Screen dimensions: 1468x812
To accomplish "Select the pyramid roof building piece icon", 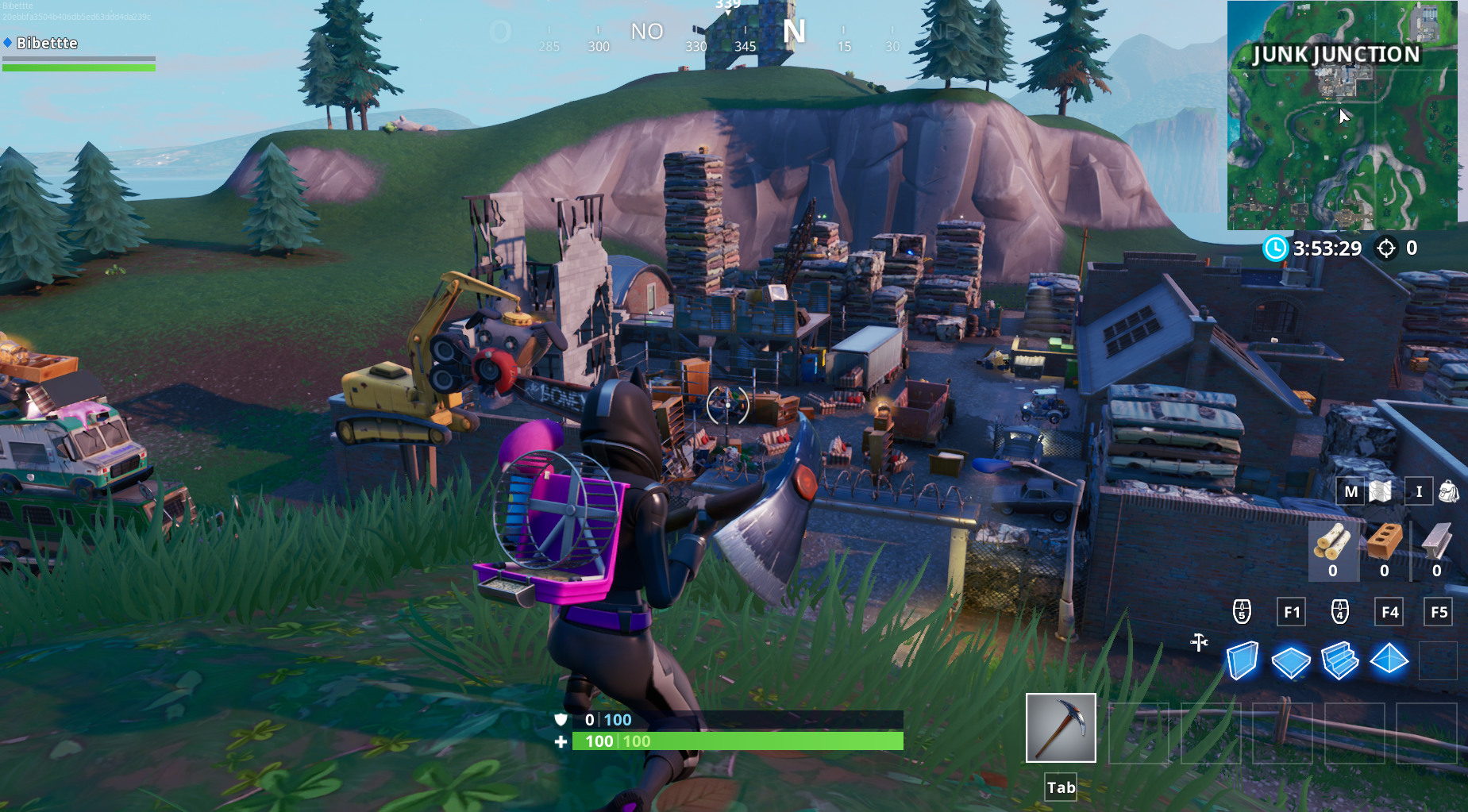I will click(x=1390, y=660).
